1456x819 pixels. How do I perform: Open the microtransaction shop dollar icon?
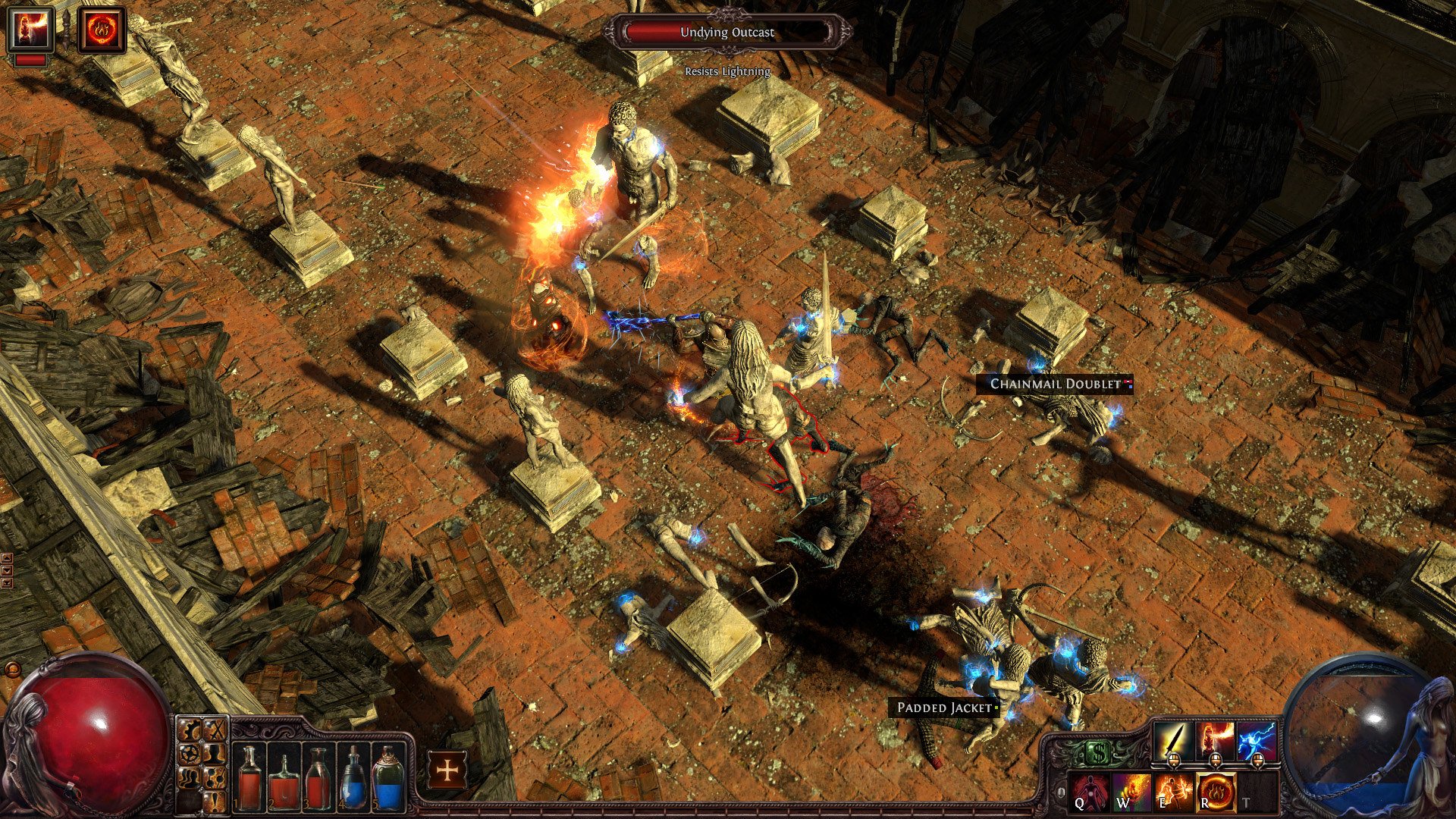[x=1099, y=751]
